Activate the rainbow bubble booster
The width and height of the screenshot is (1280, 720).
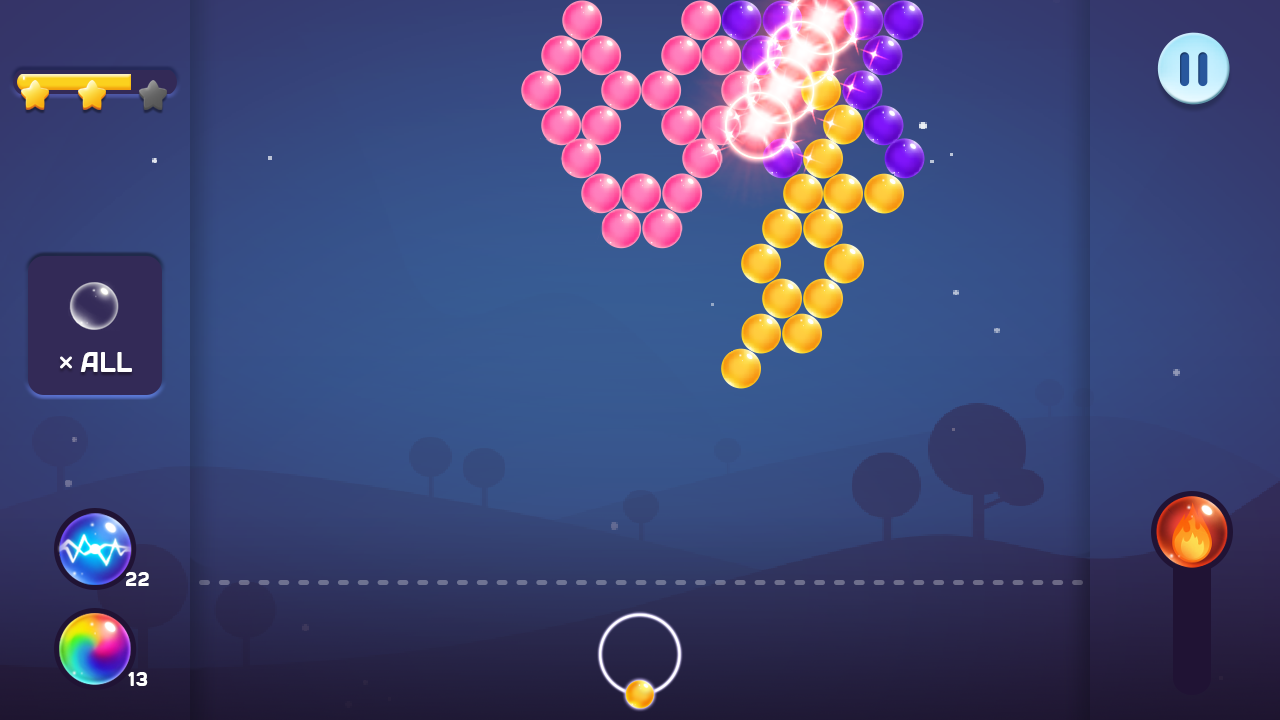(95, 649)
